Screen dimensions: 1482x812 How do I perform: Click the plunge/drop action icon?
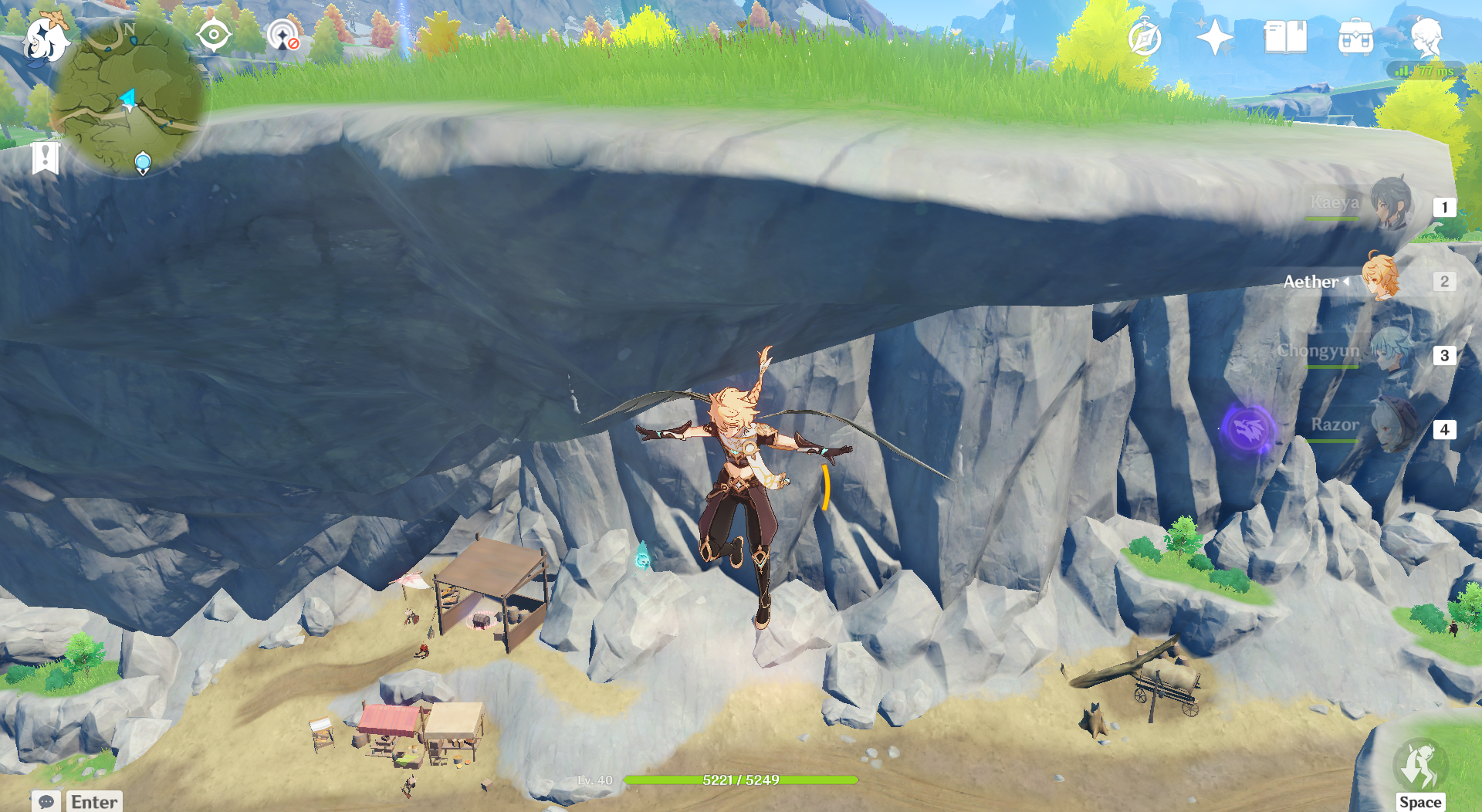1419,766
